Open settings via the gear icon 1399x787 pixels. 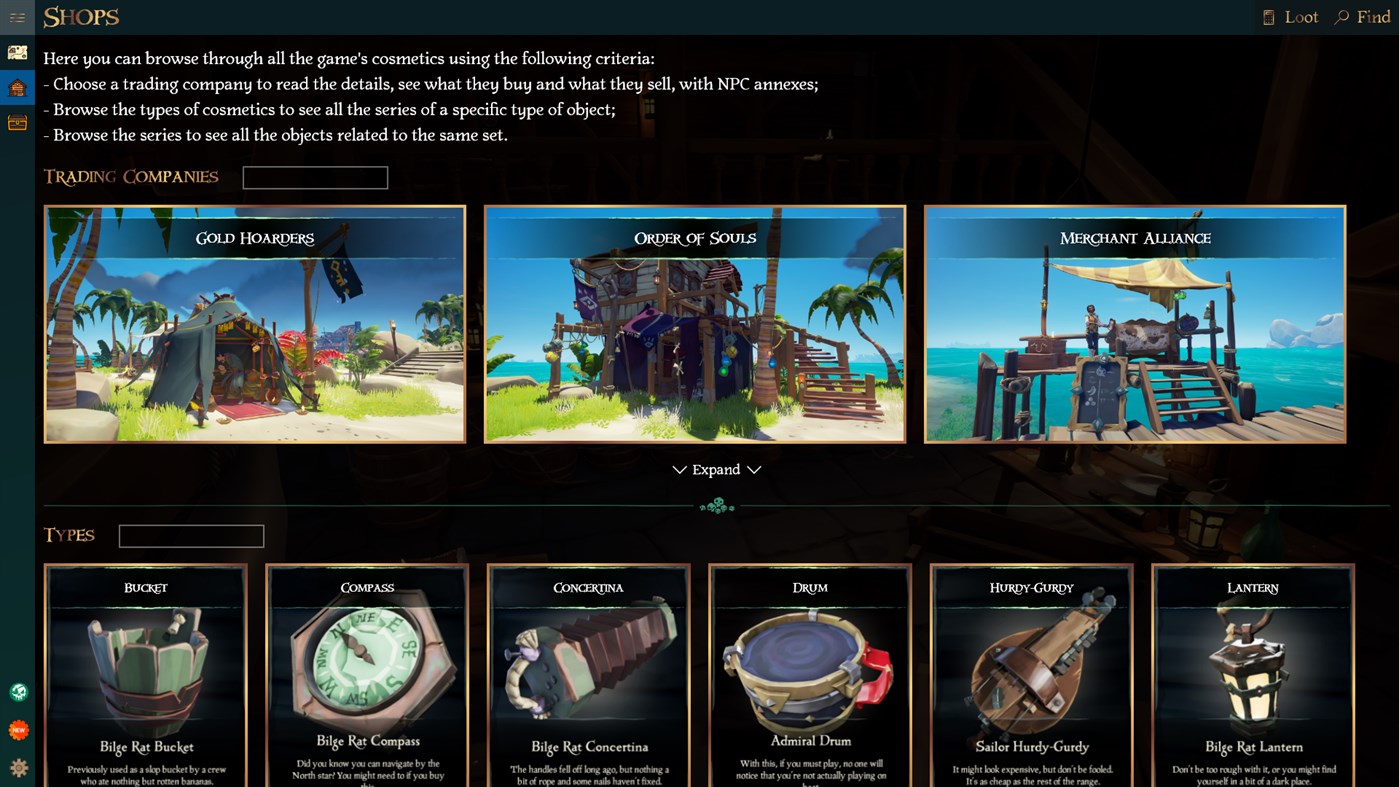pos(18,765)
